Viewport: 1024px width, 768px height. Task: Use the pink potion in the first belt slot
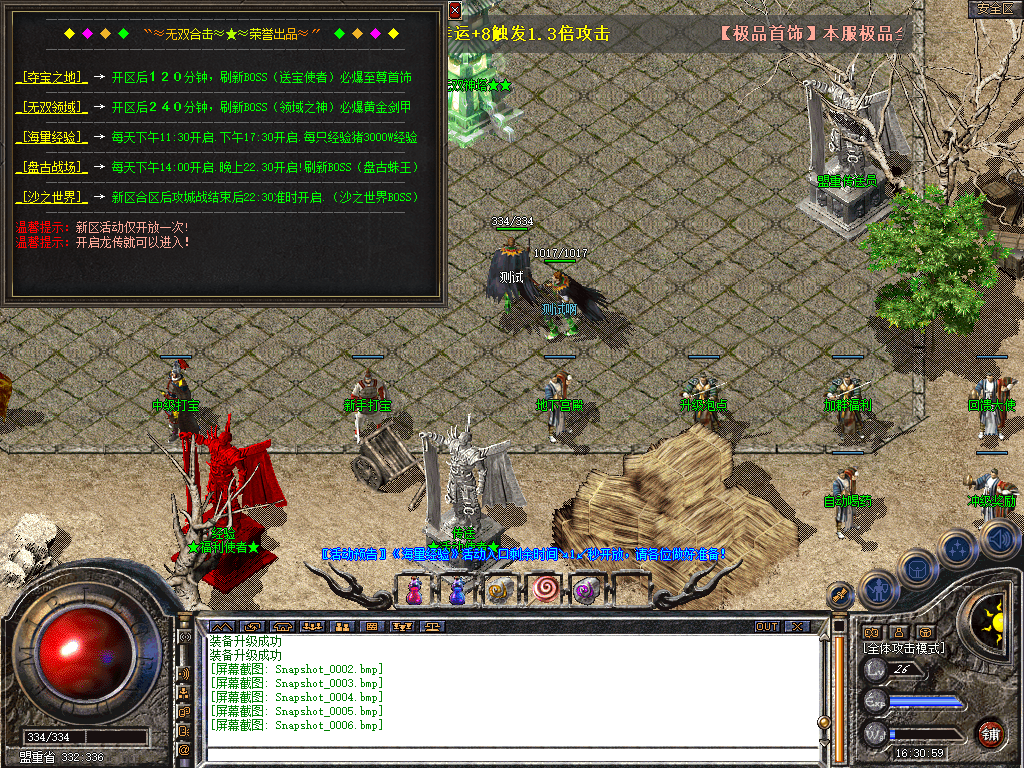413,591
